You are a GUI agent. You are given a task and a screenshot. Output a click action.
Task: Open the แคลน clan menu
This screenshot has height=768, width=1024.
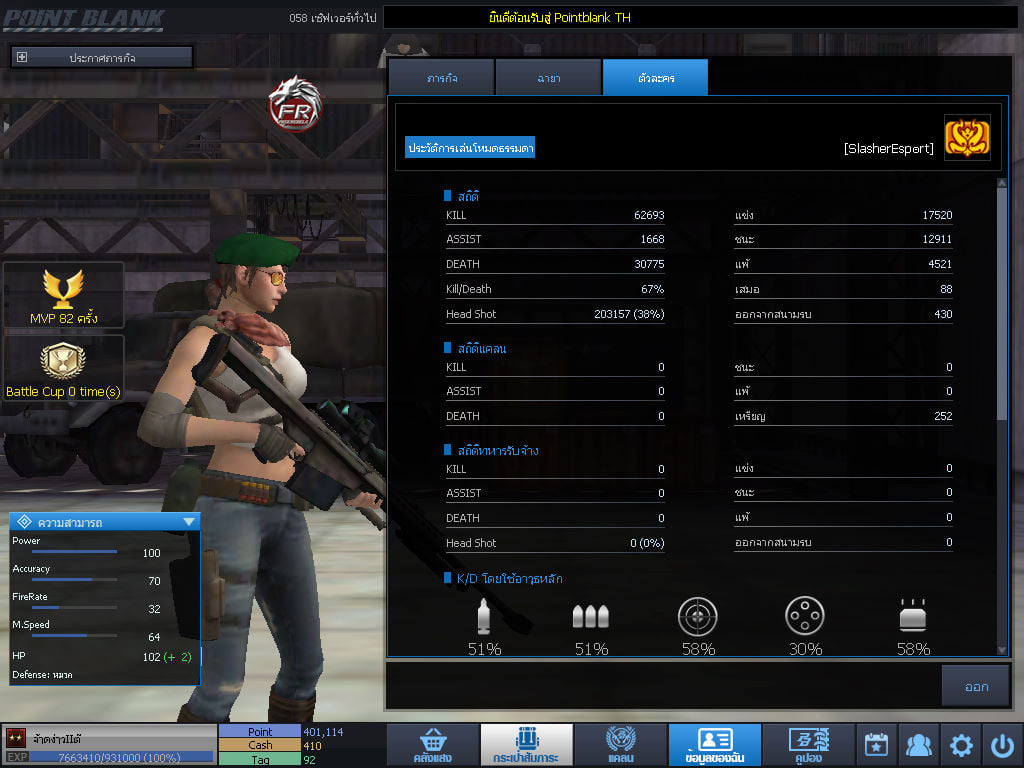(621, 745)
